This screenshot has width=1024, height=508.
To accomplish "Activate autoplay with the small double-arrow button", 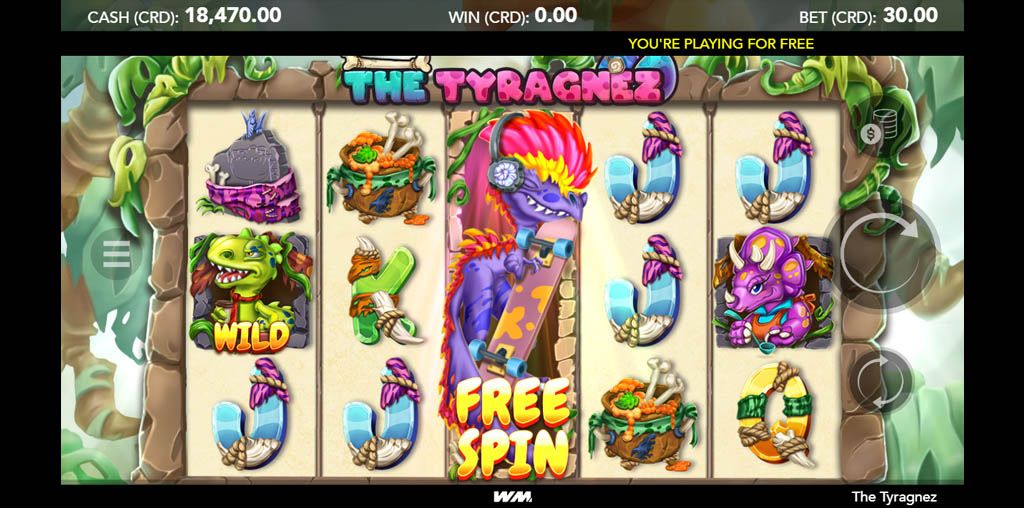I will (881, 380).
